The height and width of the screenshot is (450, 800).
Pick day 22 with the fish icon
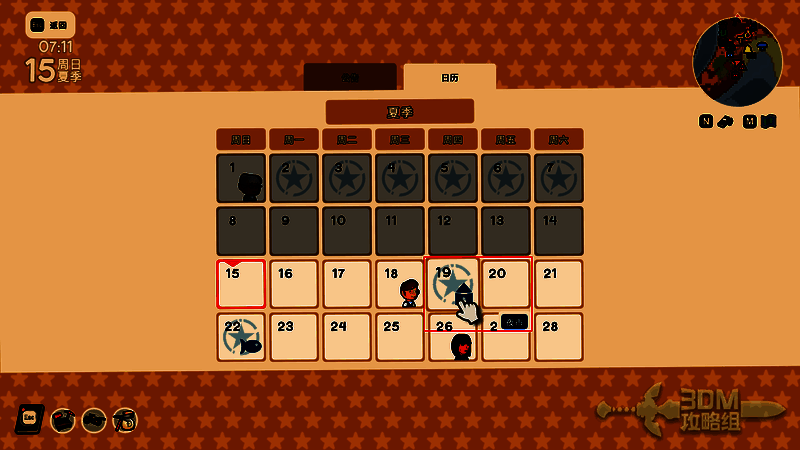(x=241, y=337)
